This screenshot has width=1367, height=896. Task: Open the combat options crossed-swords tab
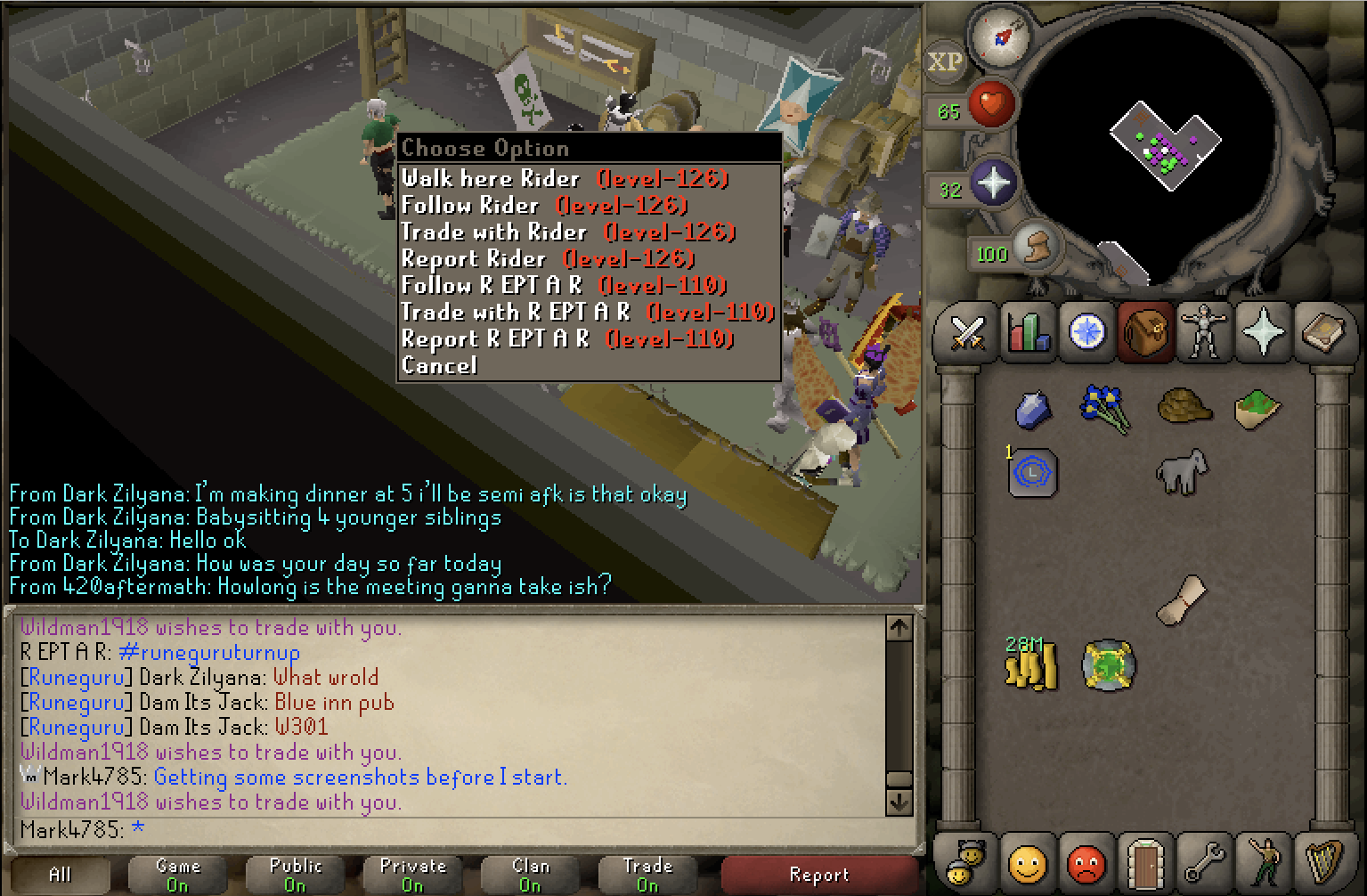(968, 333)
